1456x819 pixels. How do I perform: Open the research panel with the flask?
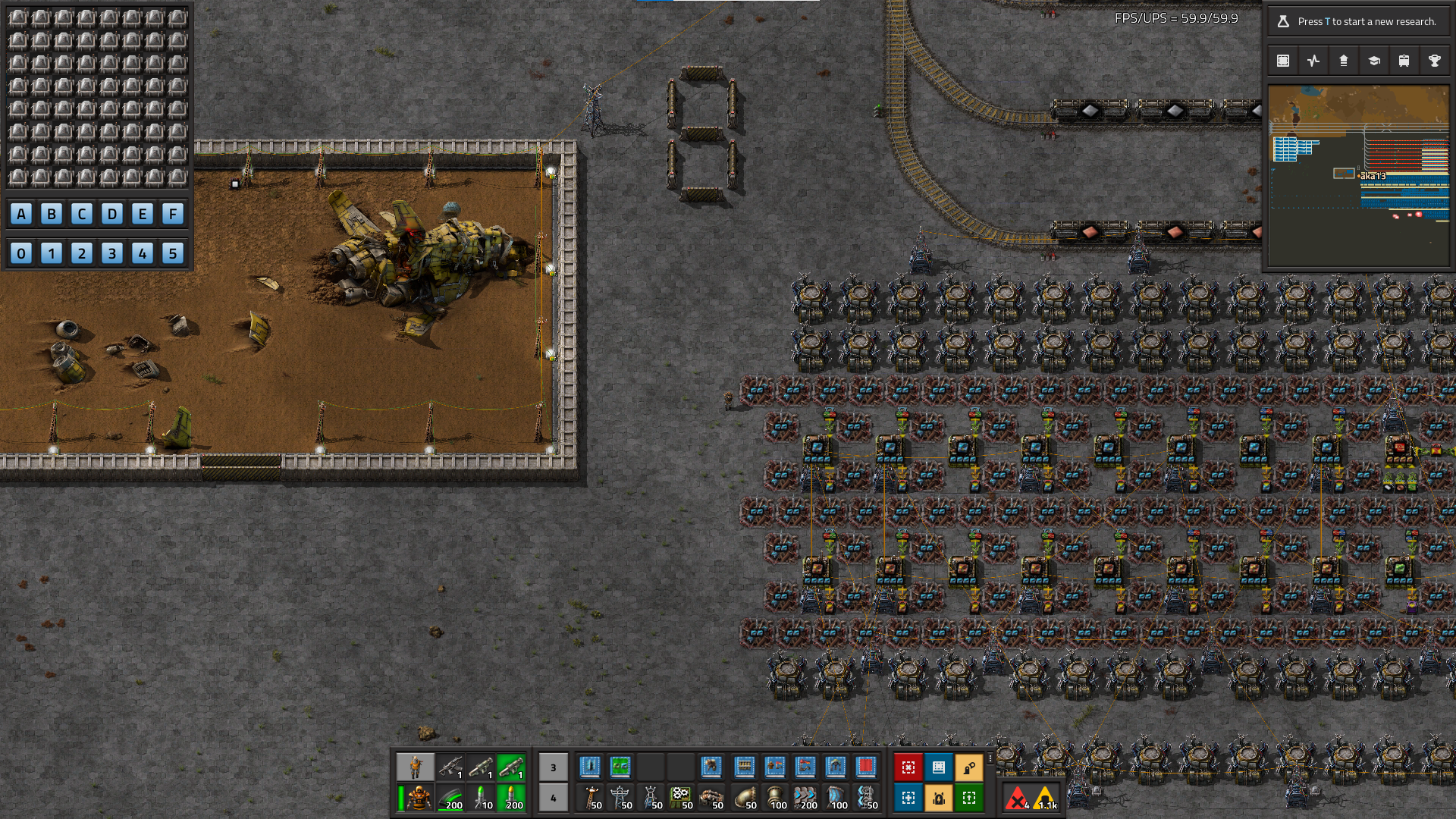pyautogui.click(x=1359, y=21)
